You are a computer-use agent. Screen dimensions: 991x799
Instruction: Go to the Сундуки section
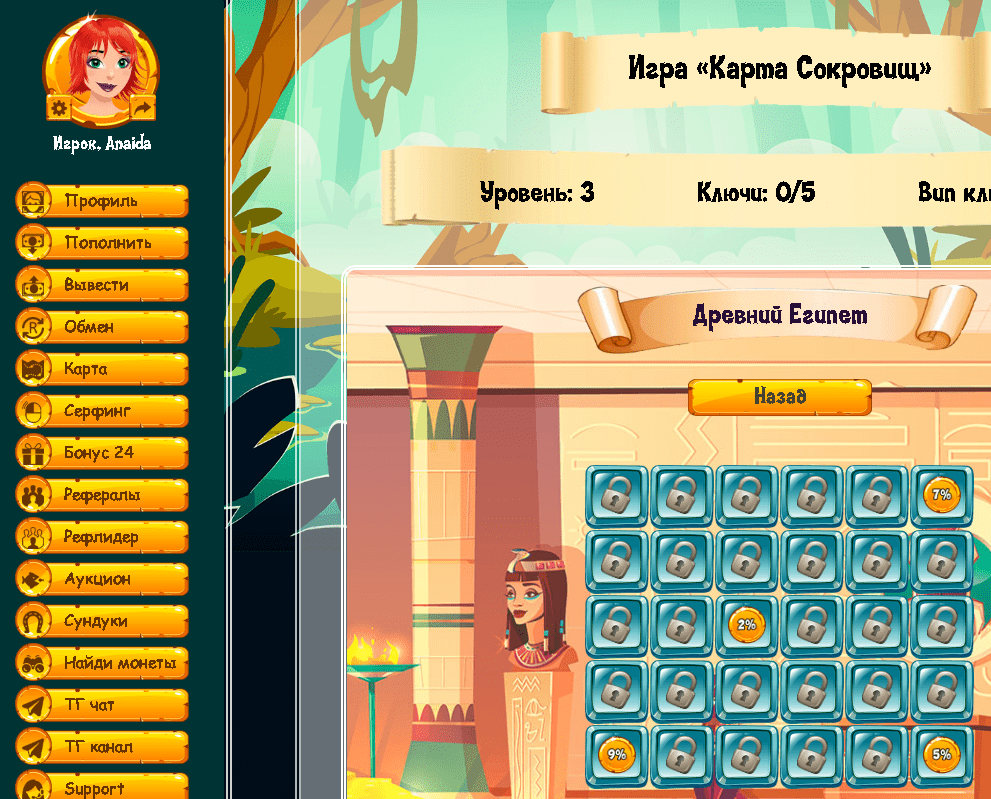pyautogui.click(x=102, y=621)
